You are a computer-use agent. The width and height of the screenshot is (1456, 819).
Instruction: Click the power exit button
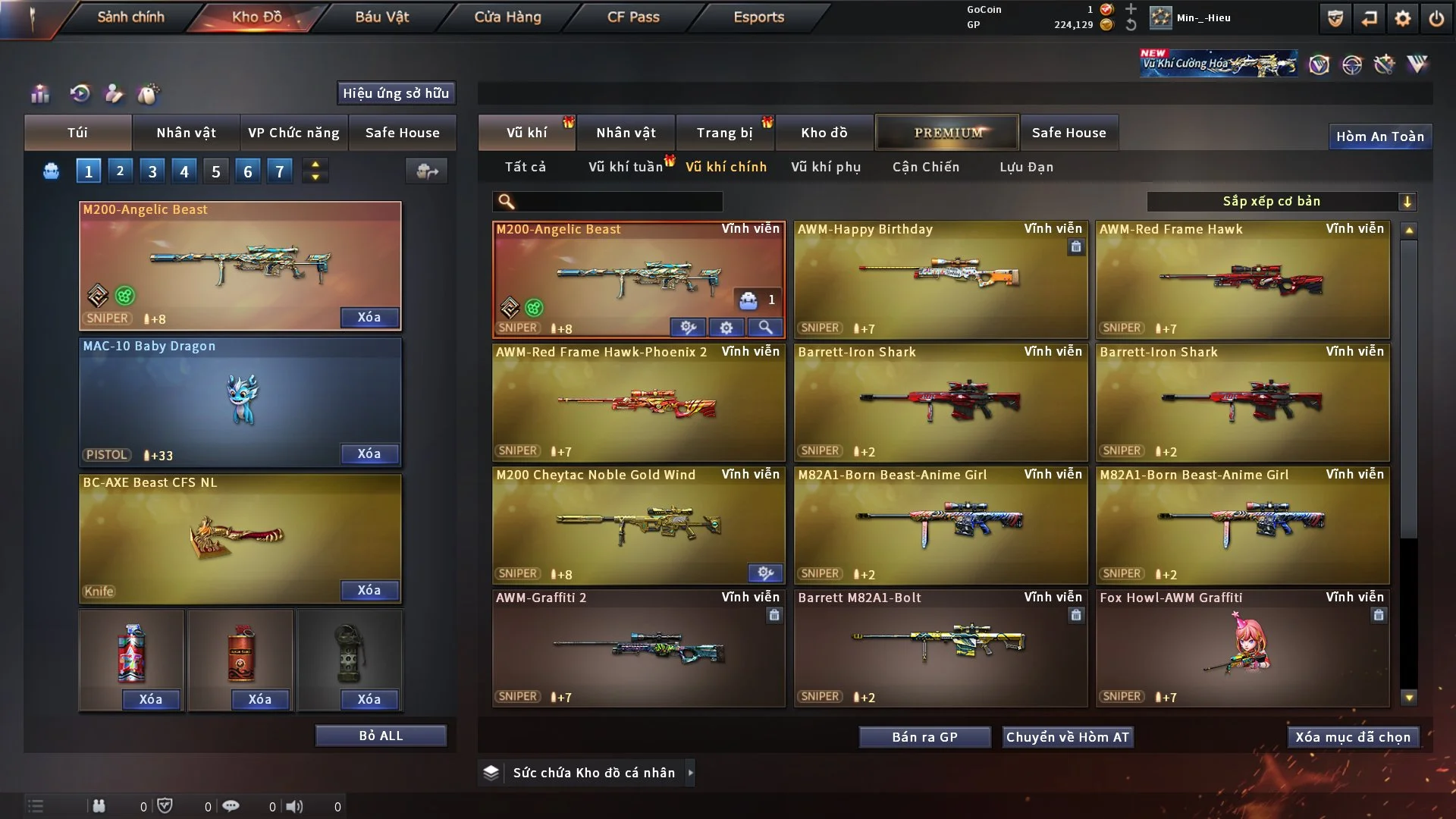click(x=1436, y=18)
